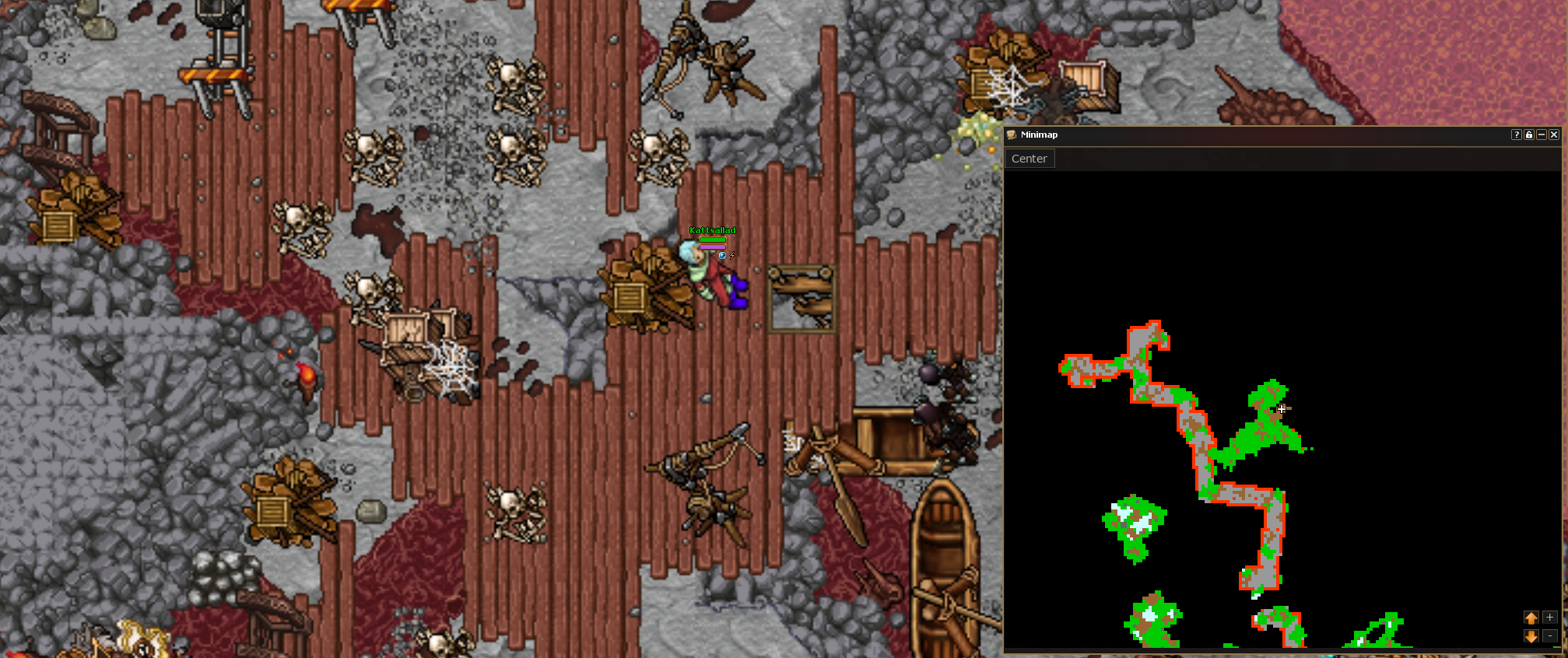Toggle the Minimap window lock
This screenshot has width=1568, height=658.
[x=1529, y=135]
